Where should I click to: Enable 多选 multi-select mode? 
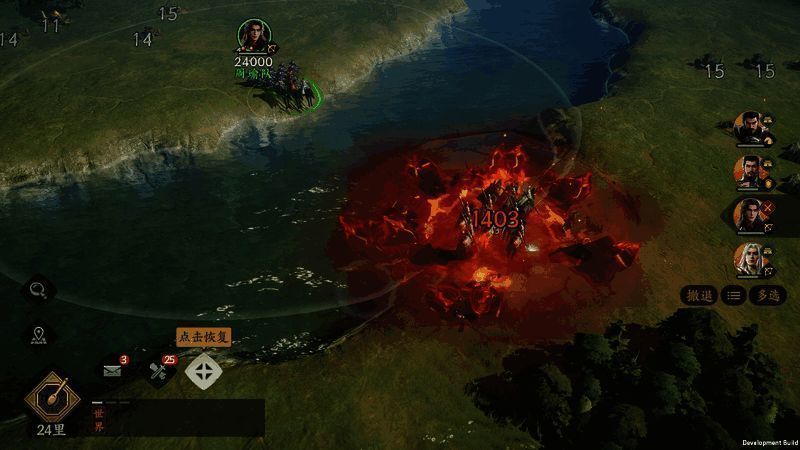(x=767, y=295)
